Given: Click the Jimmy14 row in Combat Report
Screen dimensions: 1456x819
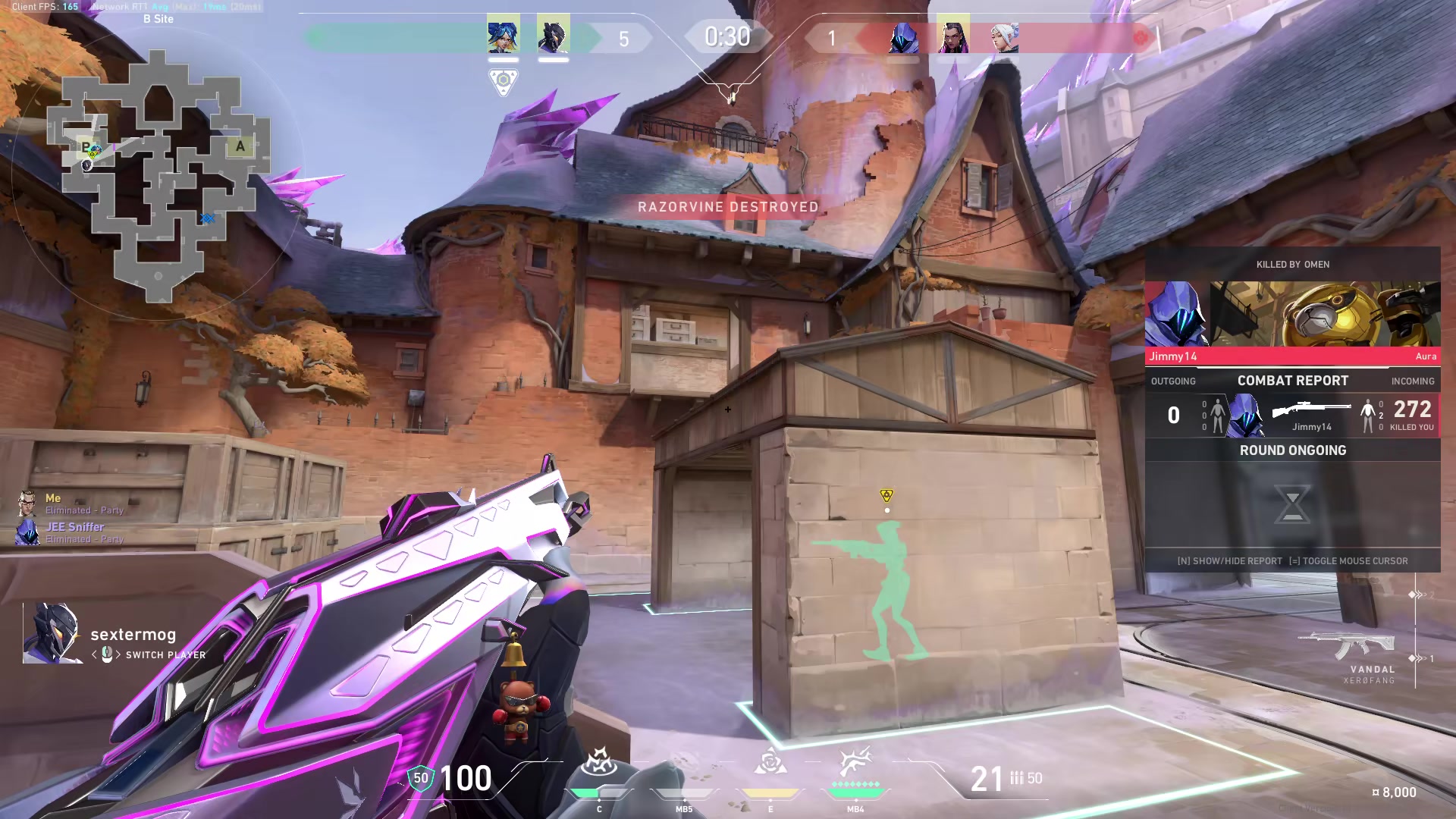Looking at the screenshot, I should 1292,416.
